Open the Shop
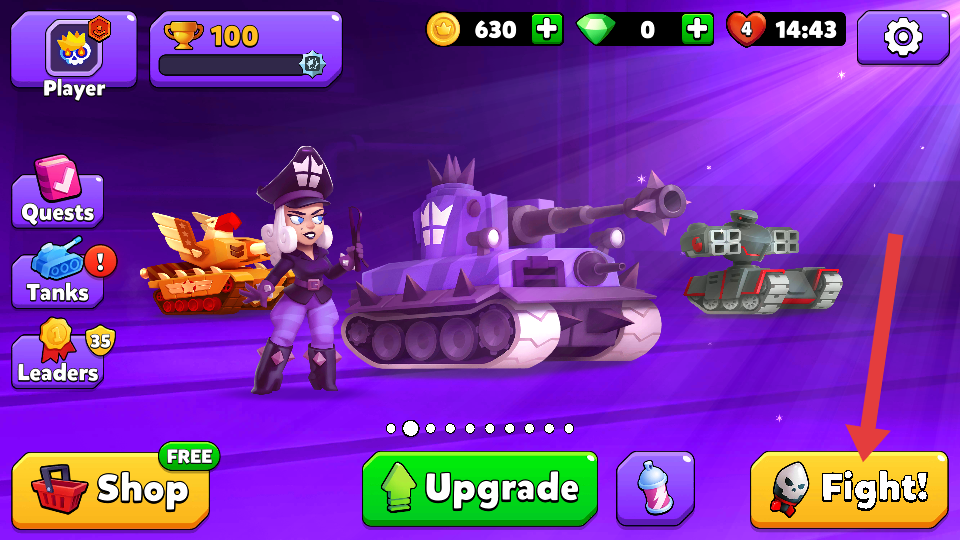960x540 pixels. tap(111, 489)
